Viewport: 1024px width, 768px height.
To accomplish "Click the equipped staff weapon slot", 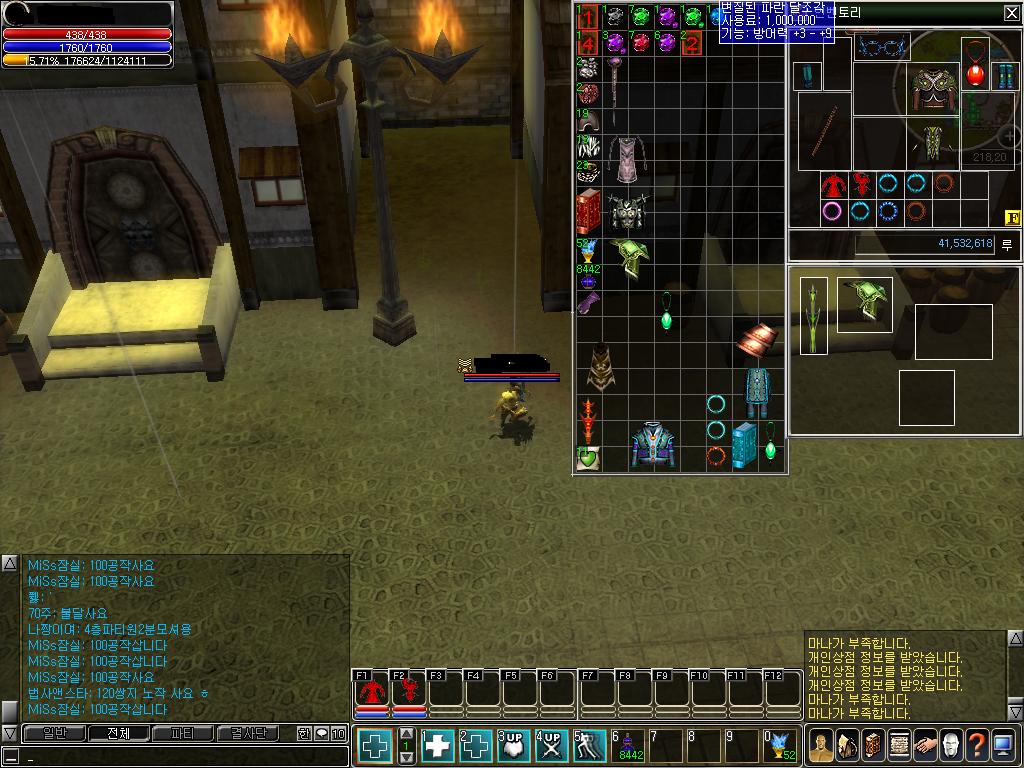I will 825,132.
